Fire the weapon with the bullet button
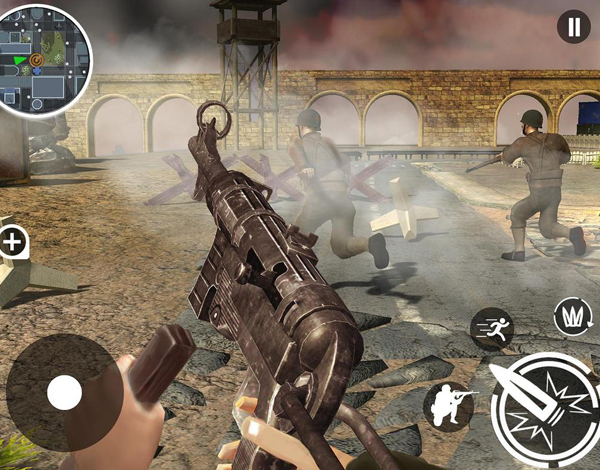 [x=544, y=410]
